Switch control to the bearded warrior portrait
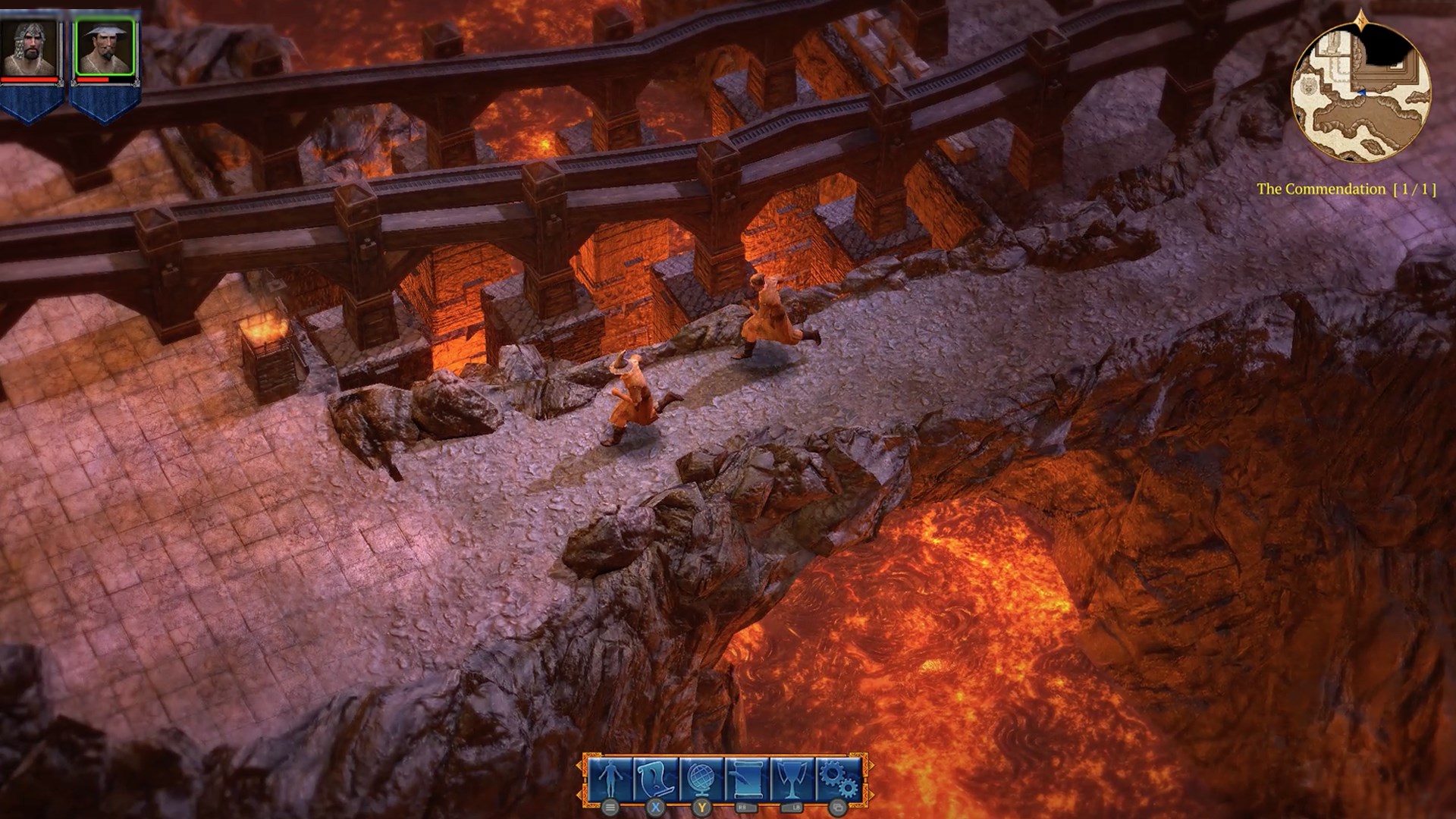Viewport: 1456px width, 819px height. [30, 45]
